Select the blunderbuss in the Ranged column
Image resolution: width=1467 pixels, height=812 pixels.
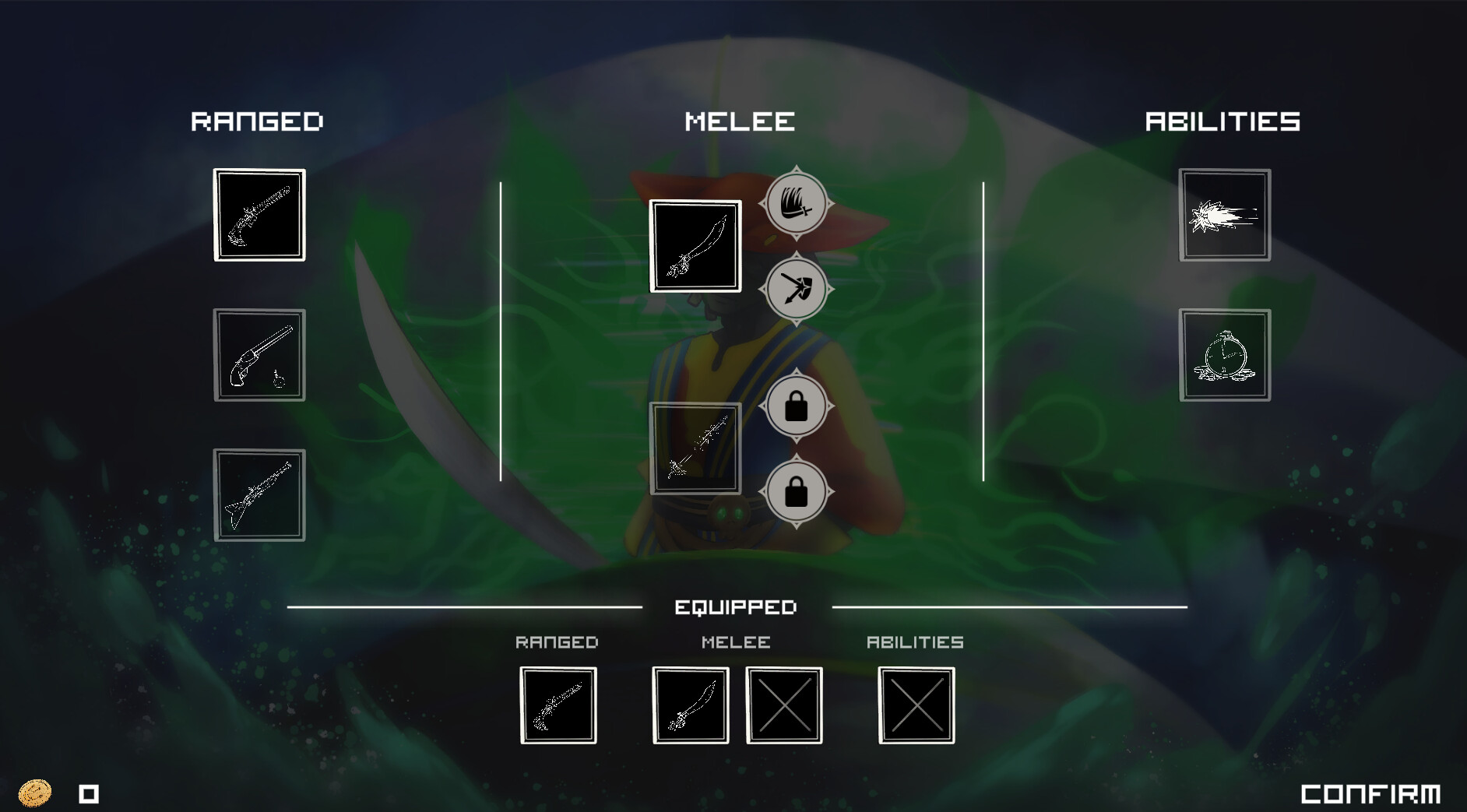point(259,216)
